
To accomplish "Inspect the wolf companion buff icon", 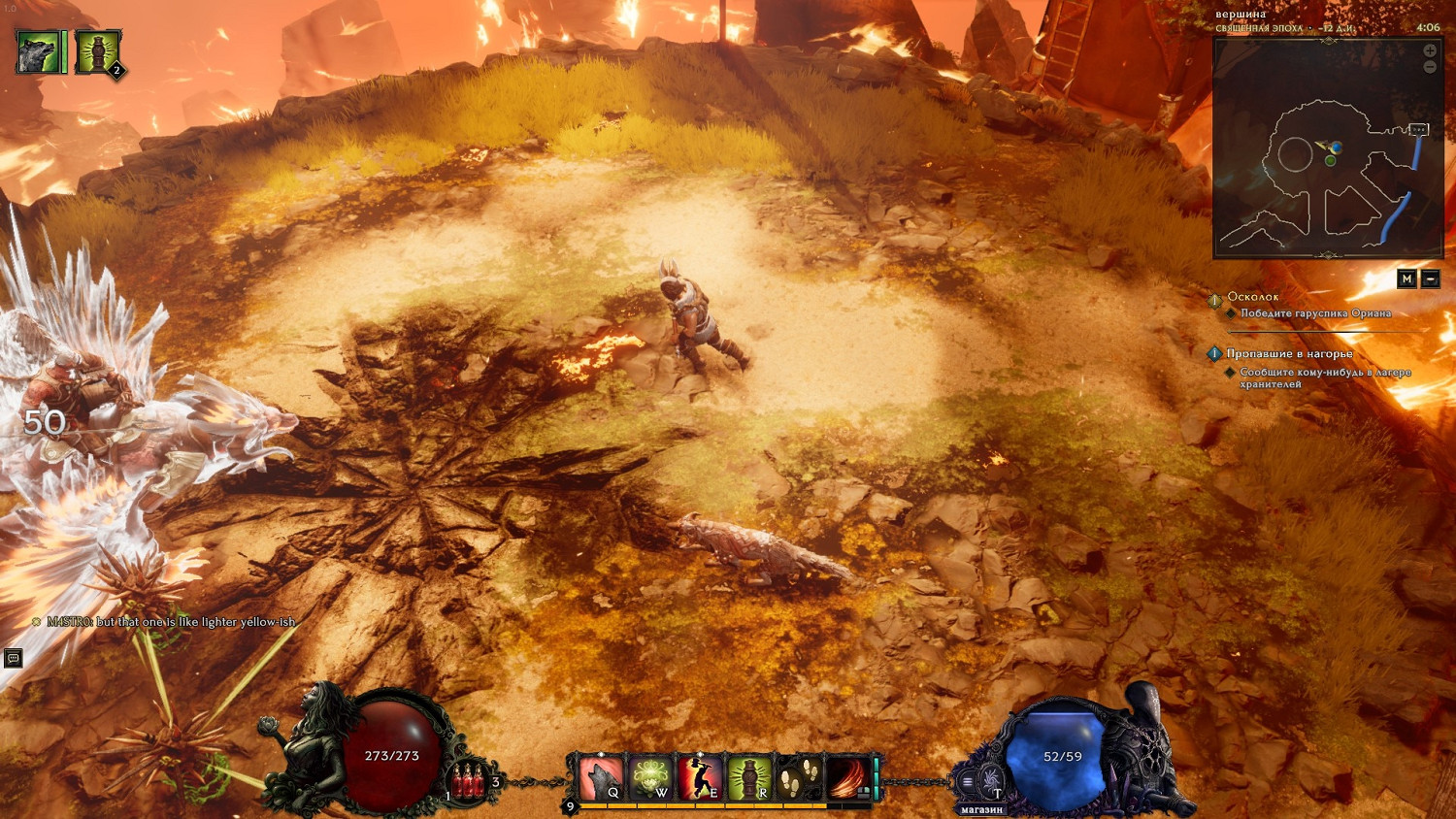I will tap(39, 52).
